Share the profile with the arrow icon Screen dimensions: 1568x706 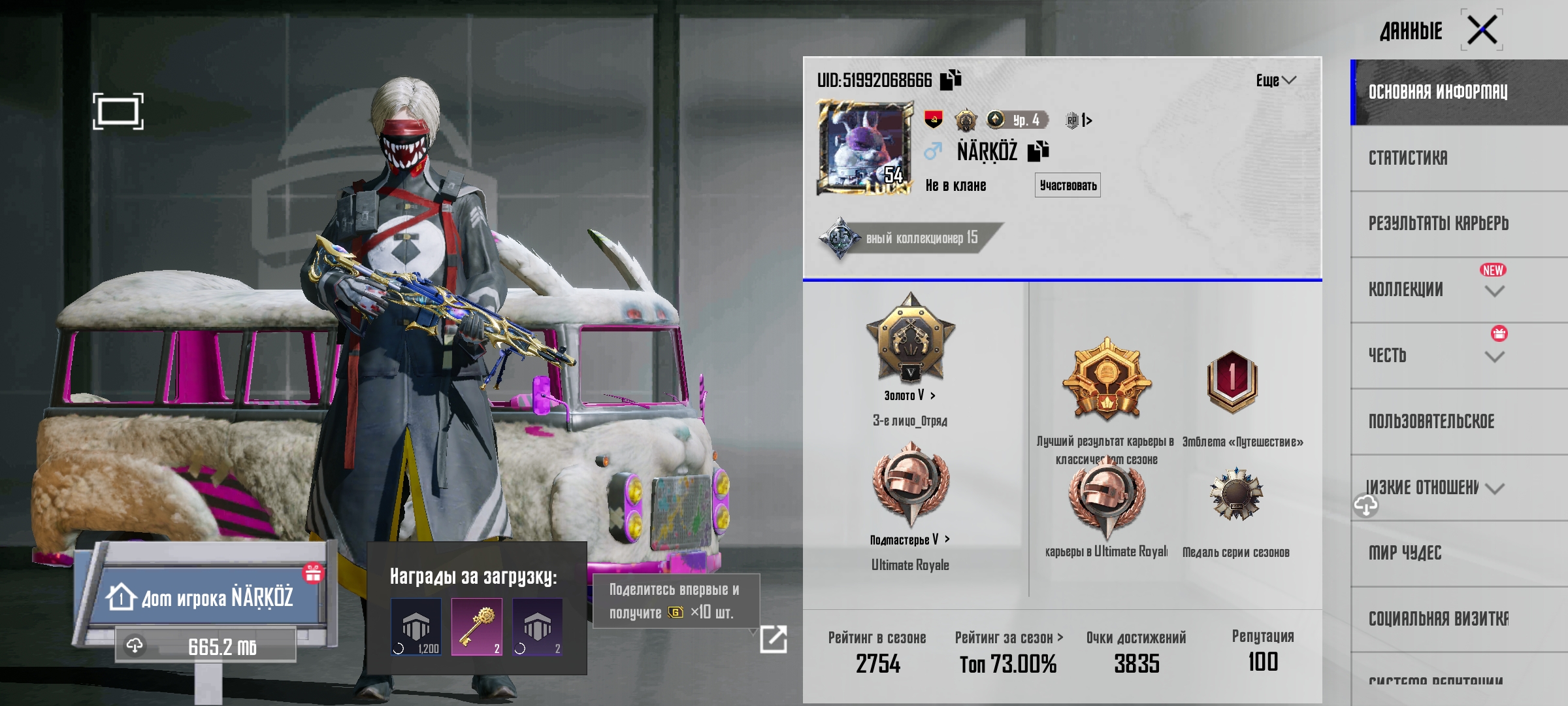tap(774, 639)
